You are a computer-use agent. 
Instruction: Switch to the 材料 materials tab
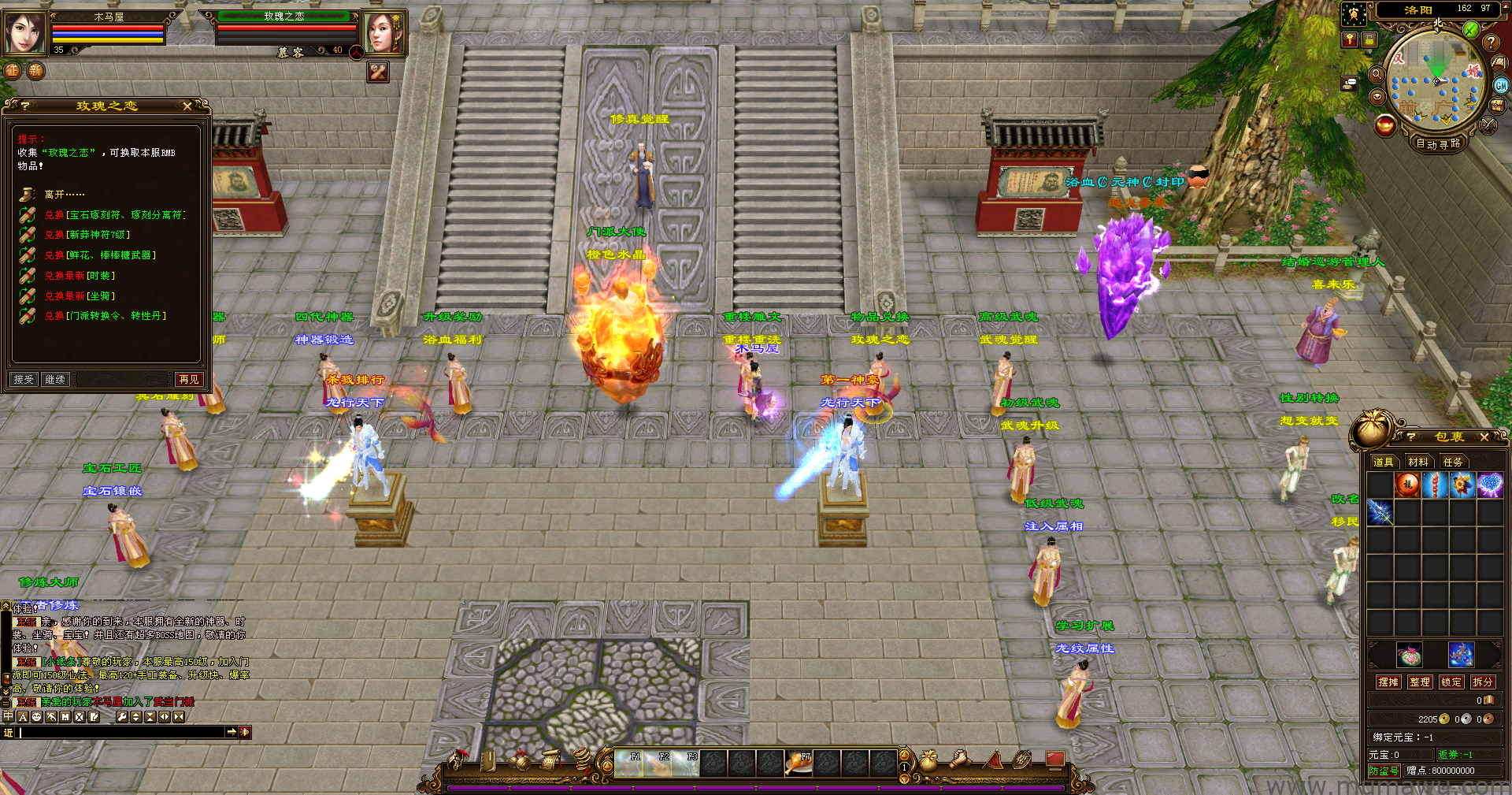pyautogui.click(x=1418, y=462)
